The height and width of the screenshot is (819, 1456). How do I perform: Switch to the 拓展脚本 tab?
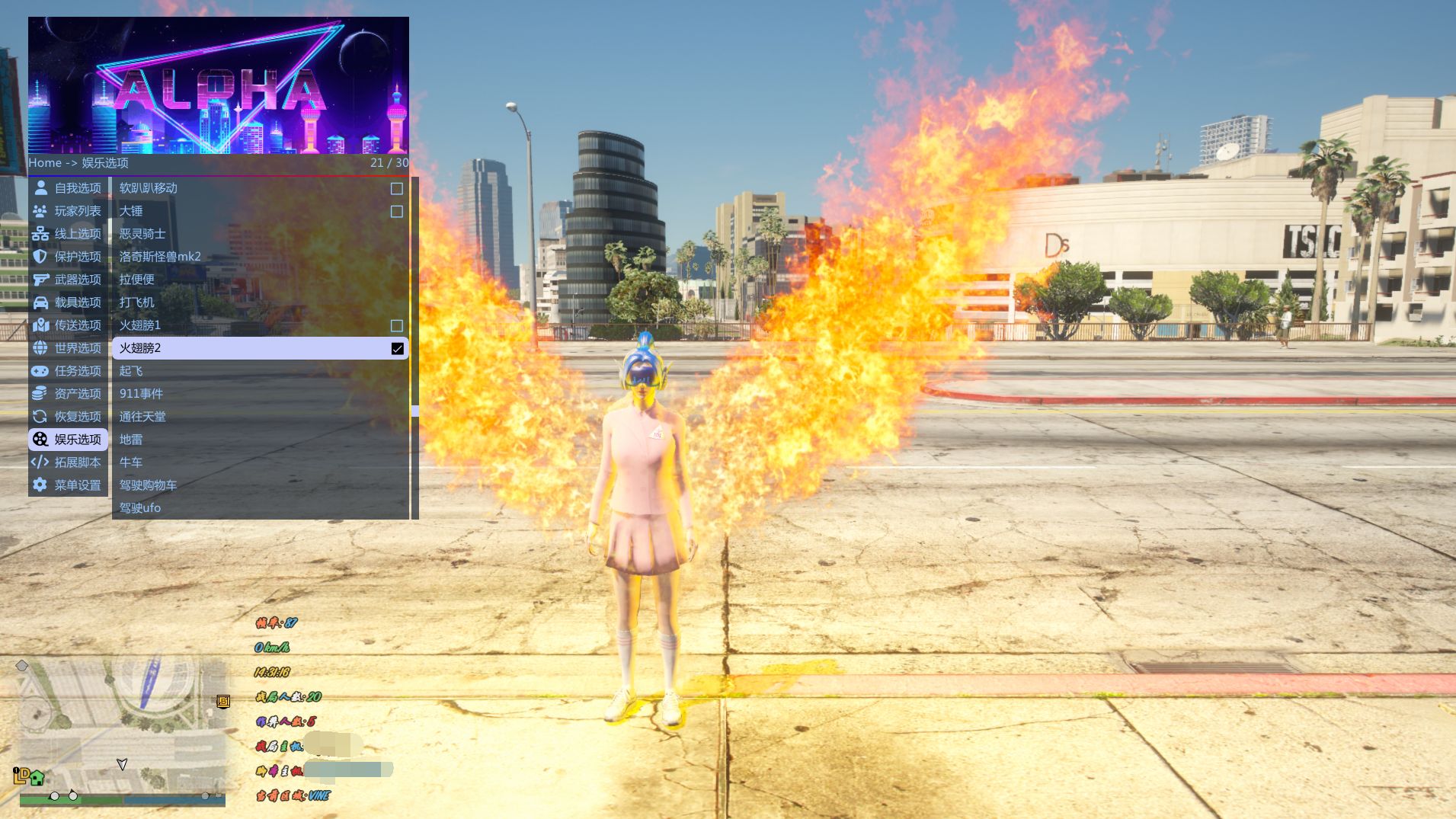(68, 462)
